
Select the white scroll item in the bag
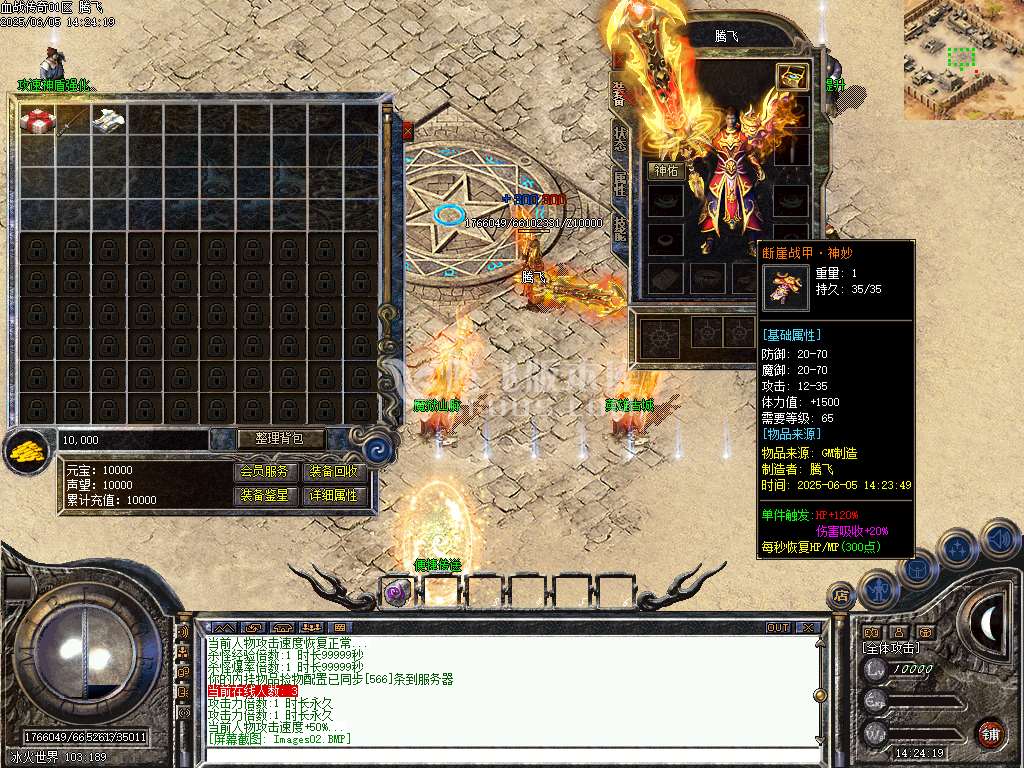[x=108, y=118]
